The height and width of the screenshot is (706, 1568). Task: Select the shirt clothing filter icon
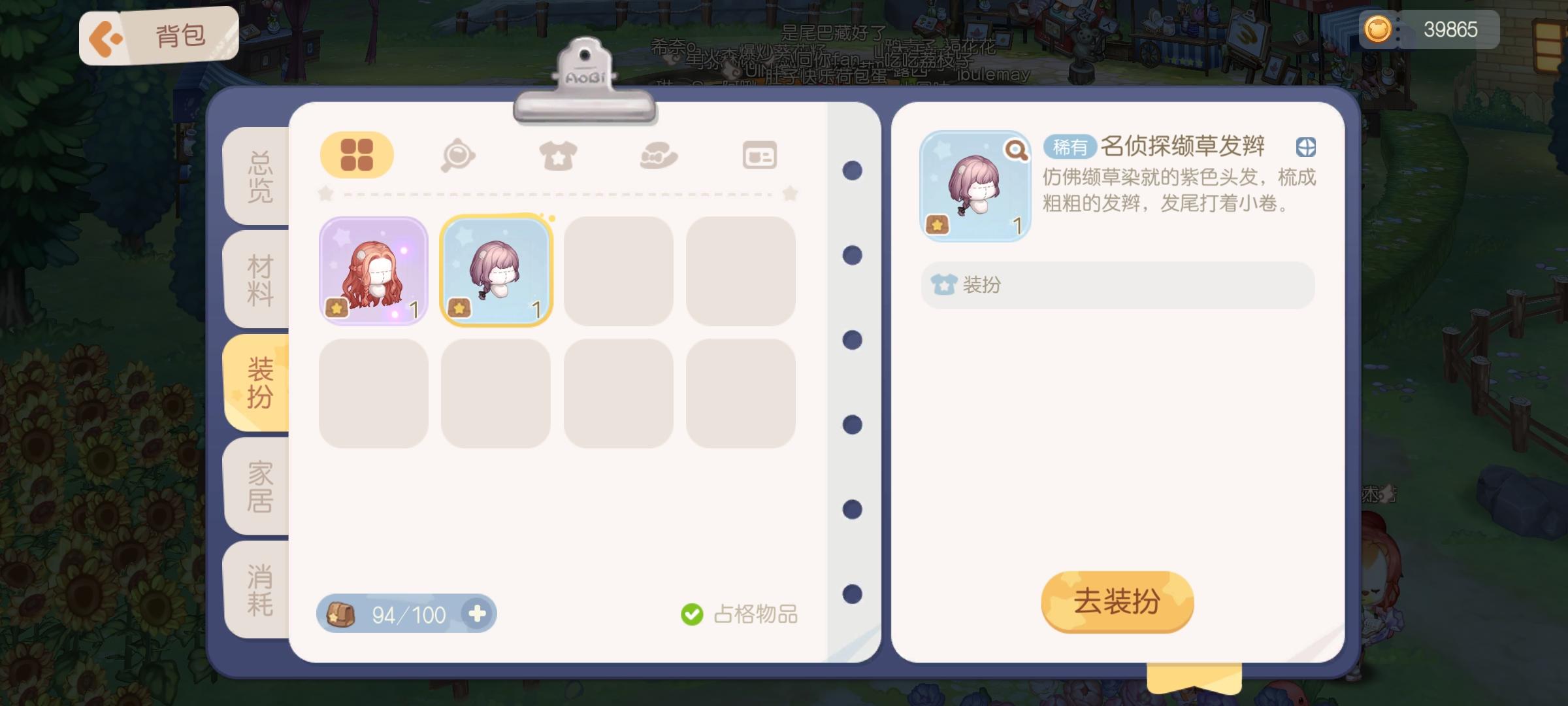559,154
